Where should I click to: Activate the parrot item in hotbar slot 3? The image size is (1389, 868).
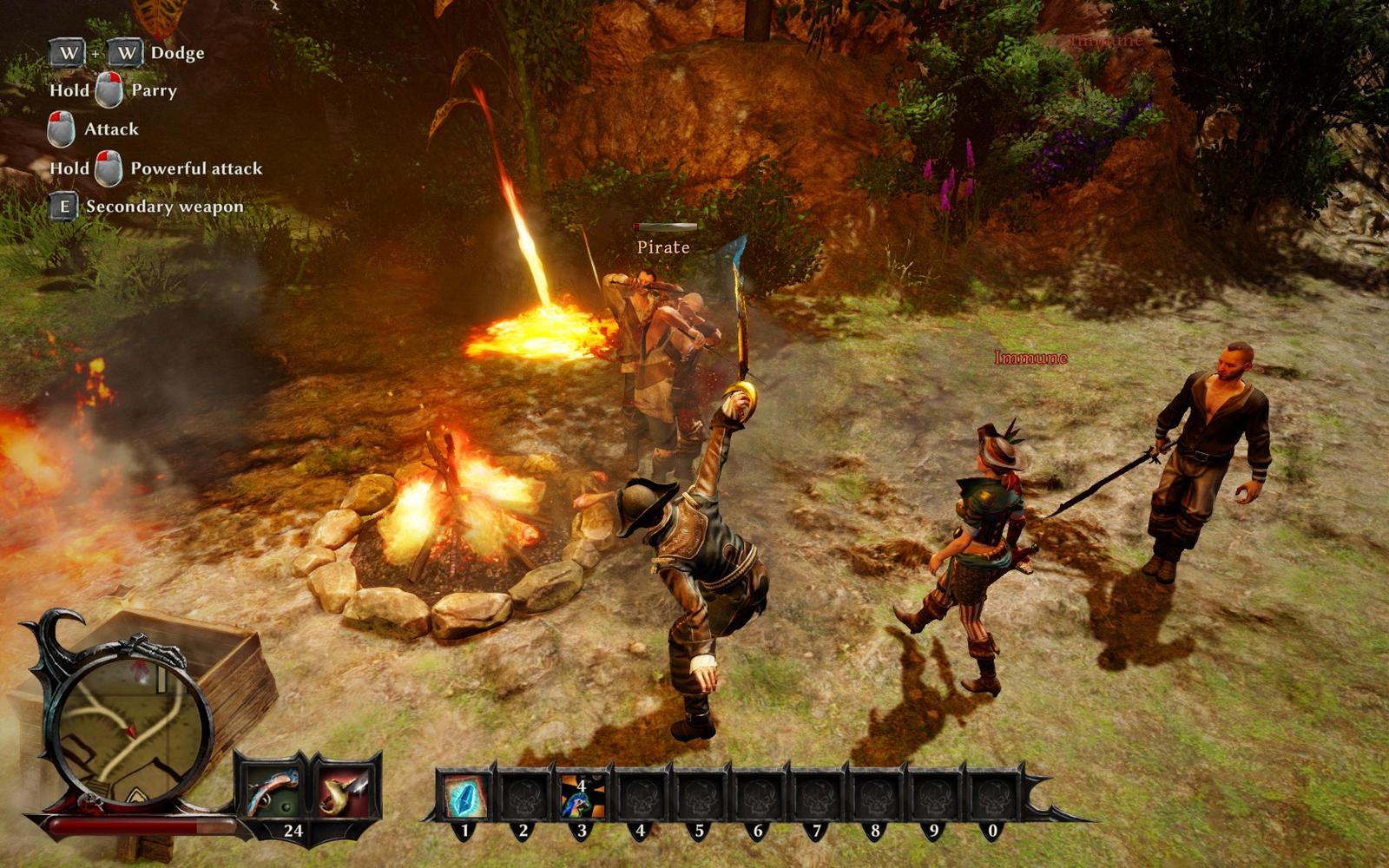(x=582, y=795)
